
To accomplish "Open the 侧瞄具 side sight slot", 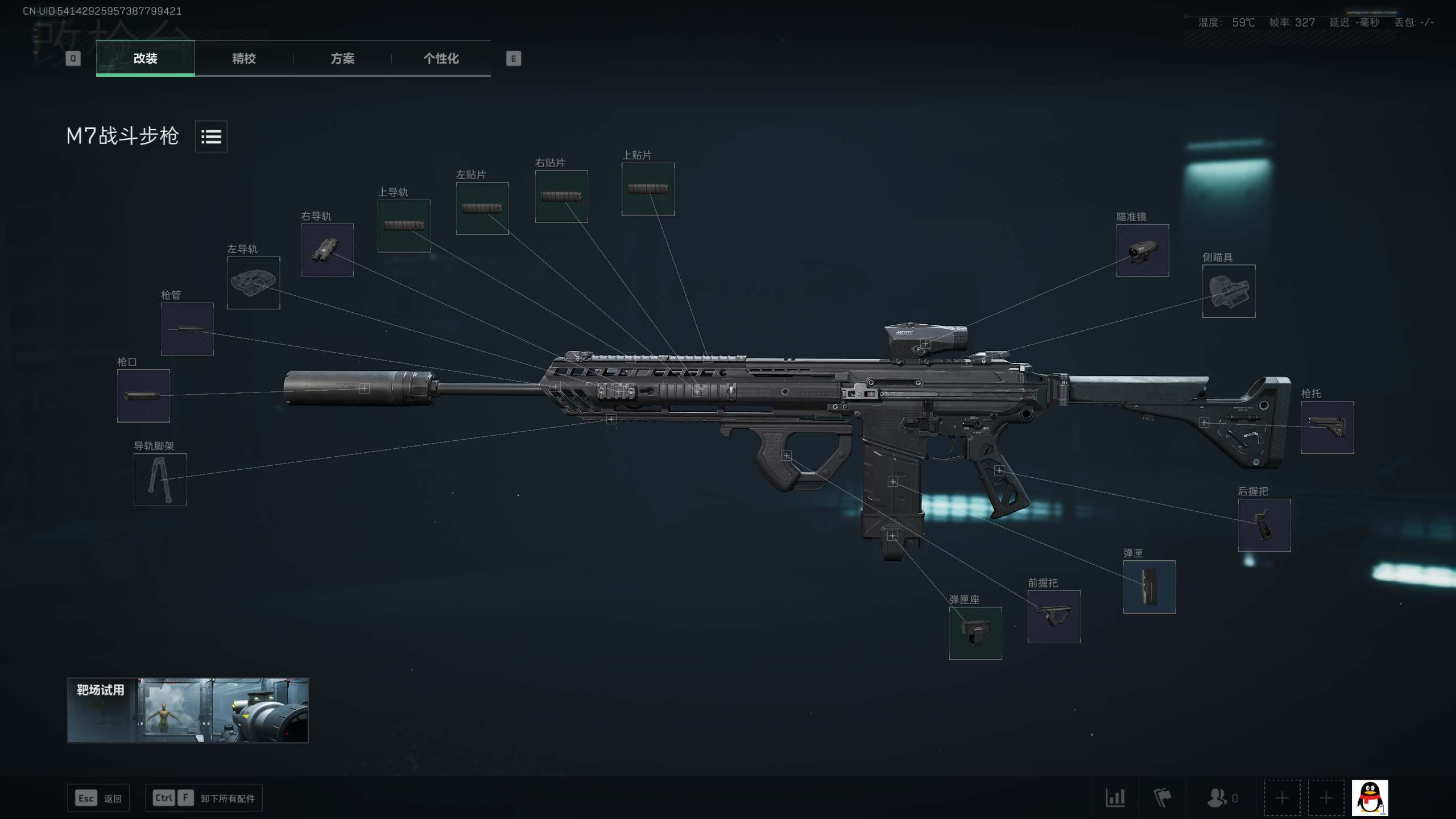I will [1228, 291].
